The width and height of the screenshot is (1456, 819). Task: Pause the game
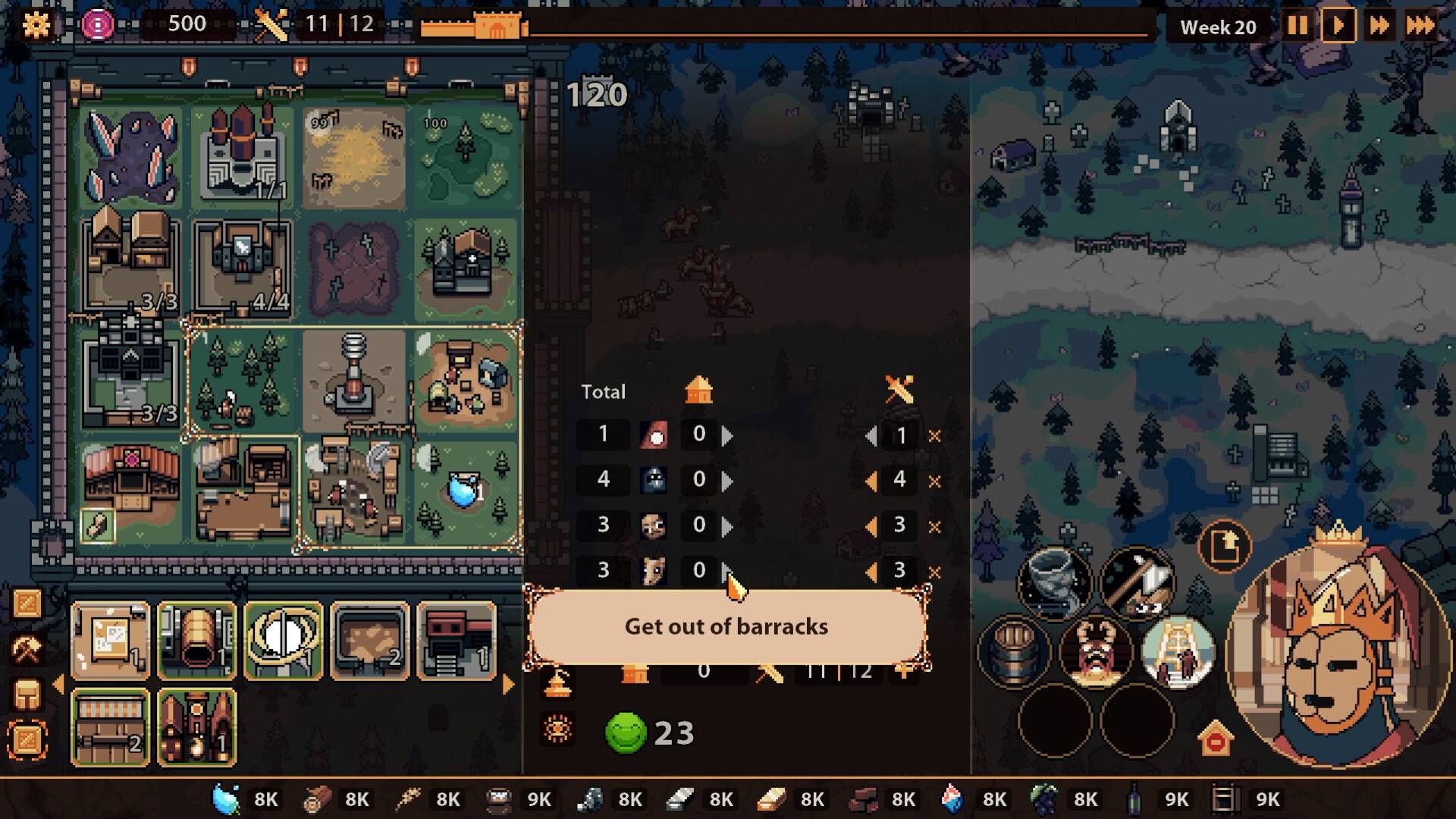pos(1297,26)
